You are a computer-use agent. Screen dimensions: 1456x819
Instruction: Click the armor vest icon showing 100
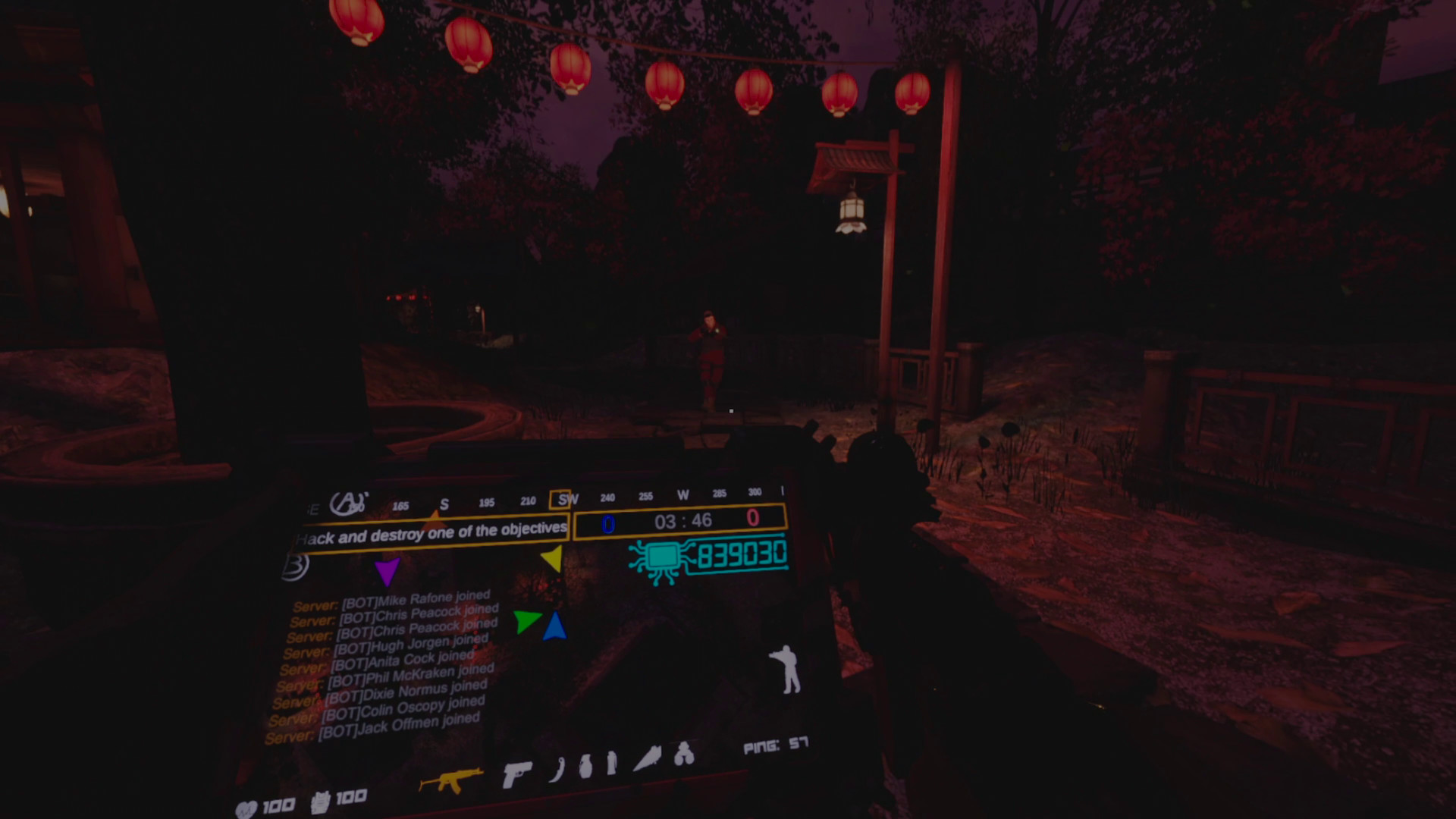click(x=320, y=802)
